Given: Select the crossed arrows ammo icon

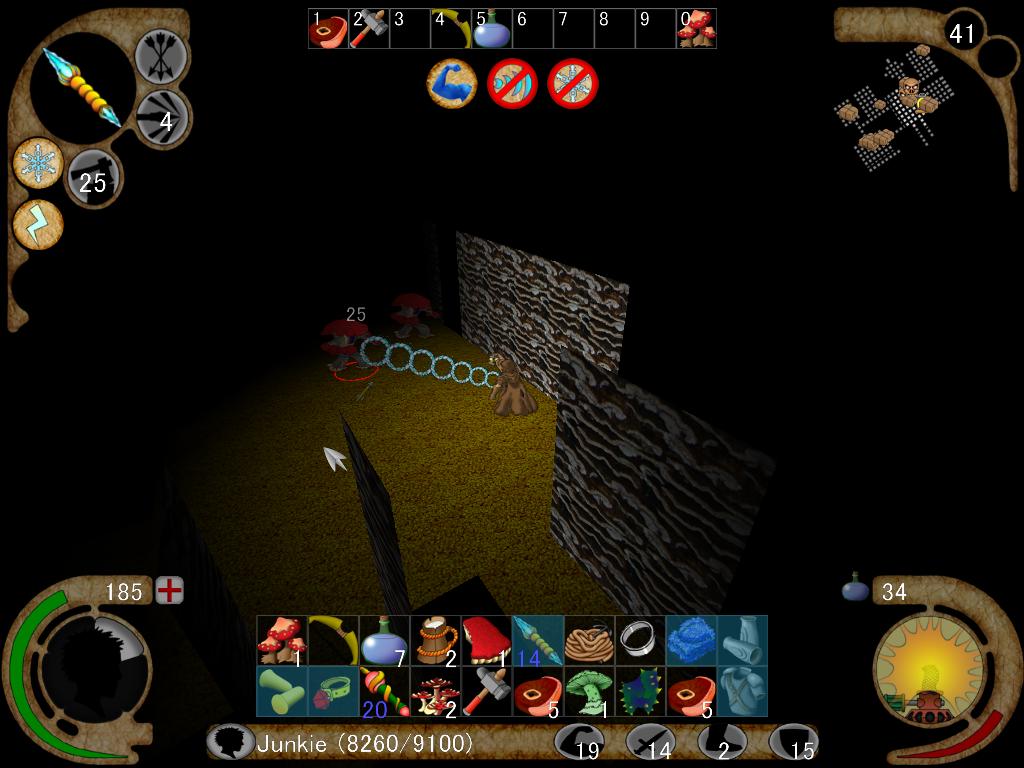Looking at the screenshot, I should tap(161, 56).
